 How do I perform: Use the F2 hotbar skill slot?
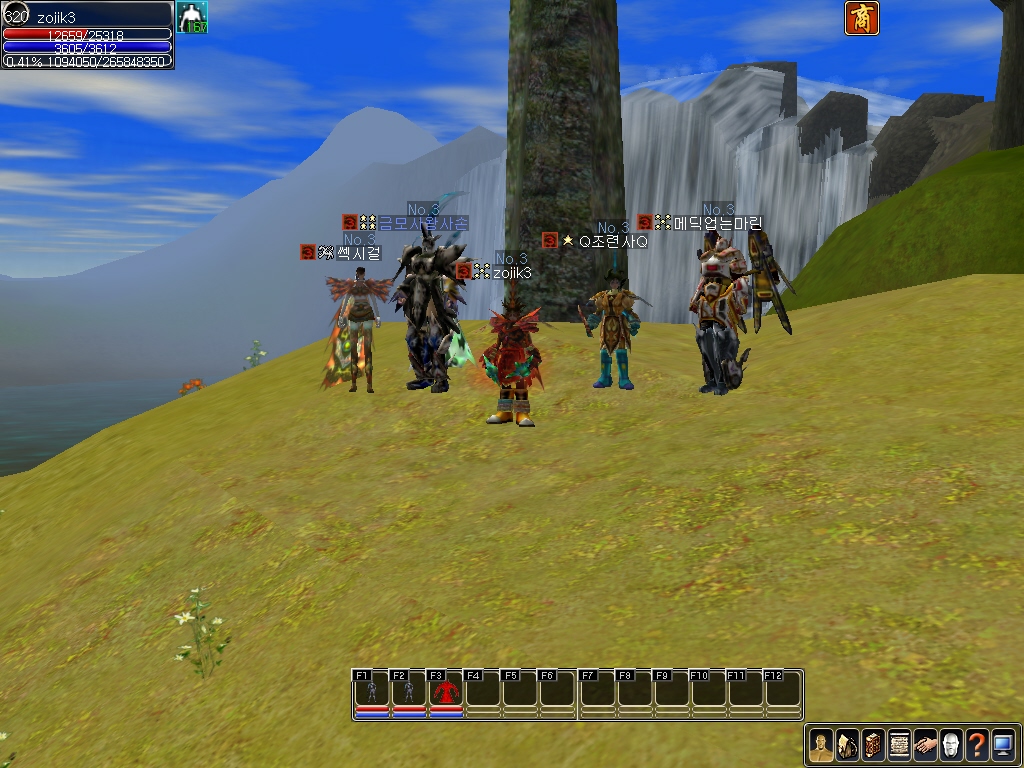pos(409,691)
